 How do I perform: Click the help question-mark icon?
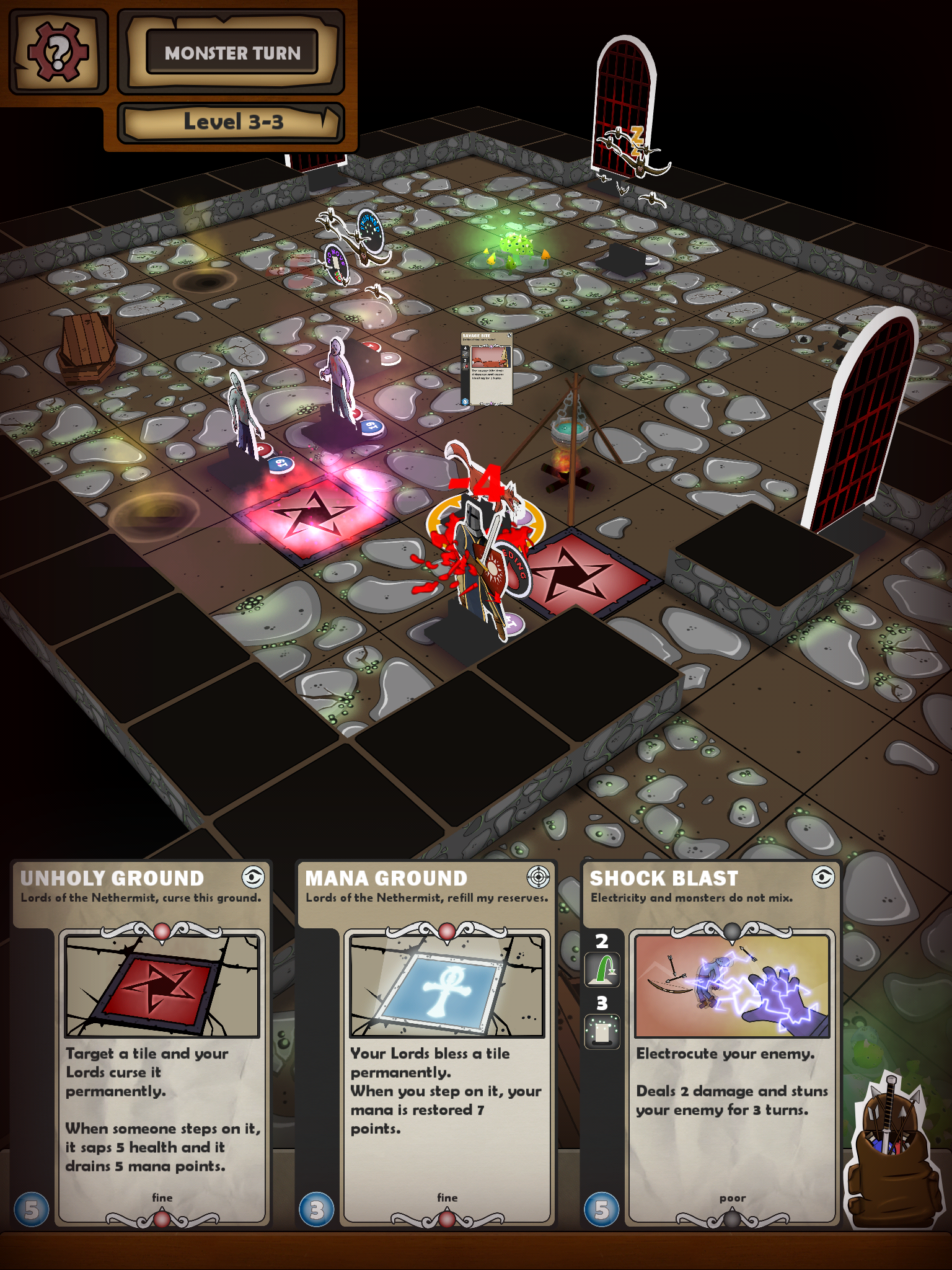[57, 50]
